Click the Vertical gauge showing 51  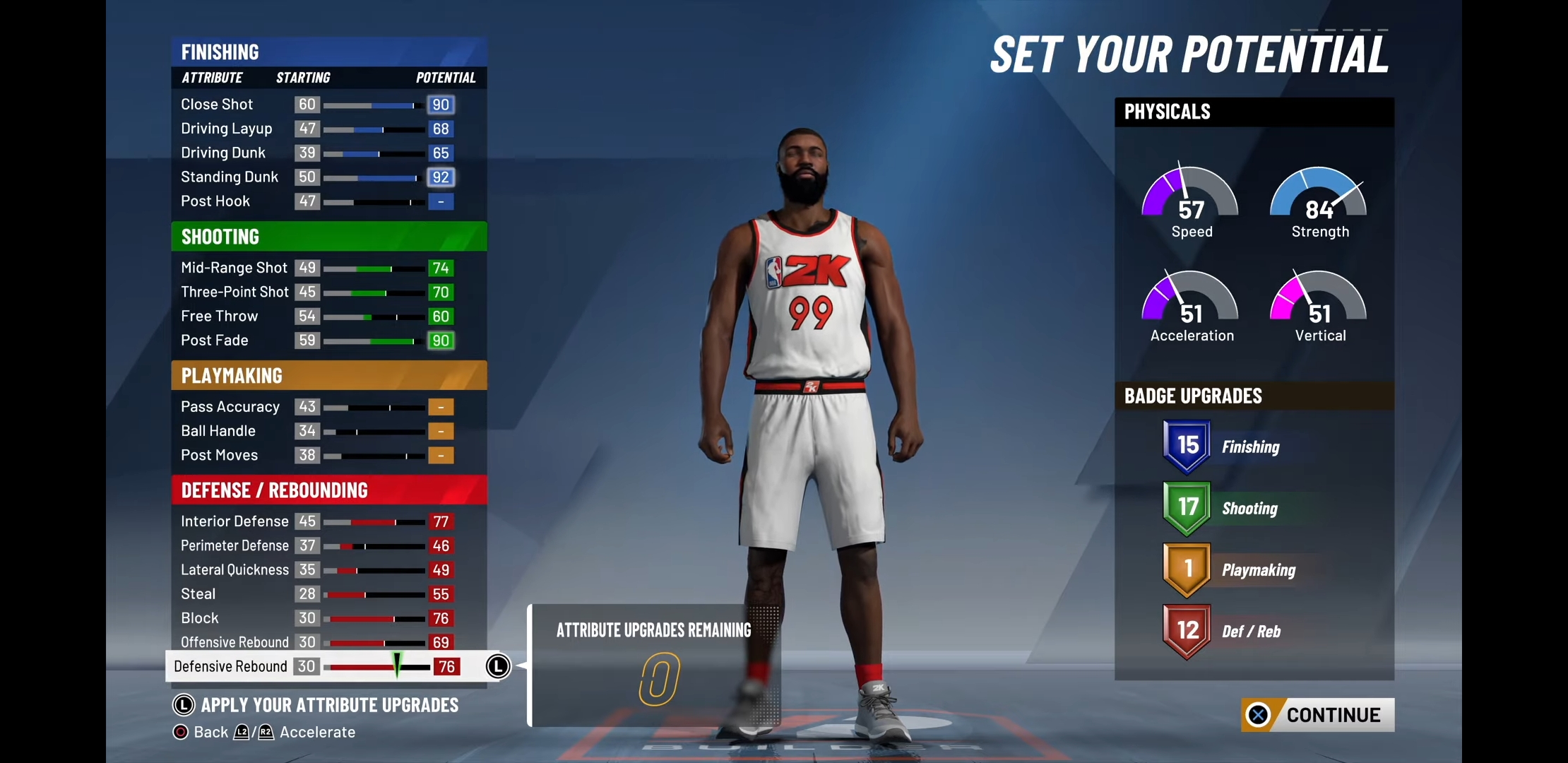1318,305
